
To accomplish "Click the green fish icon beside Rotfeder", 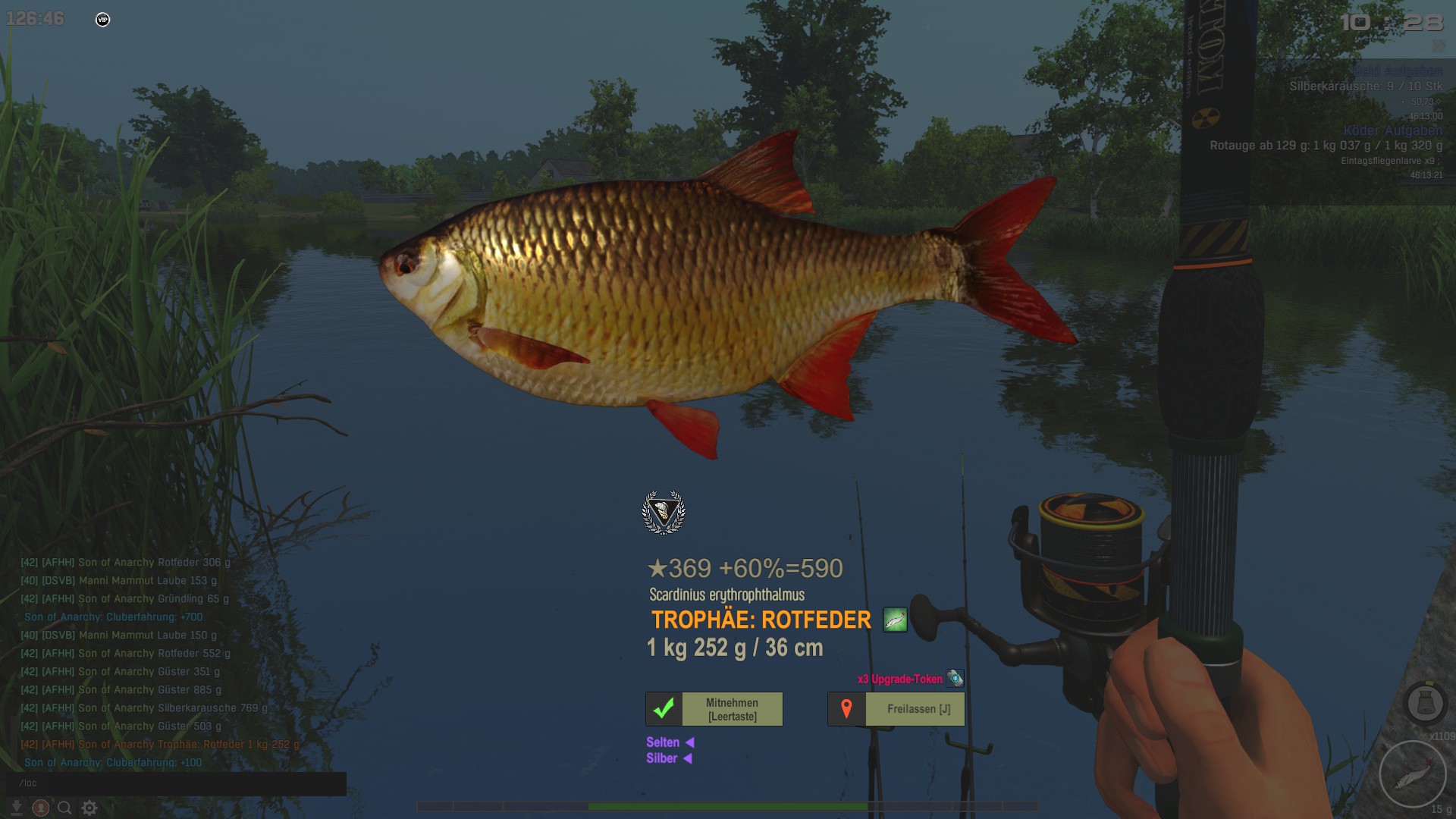I will (x=895, y=620).
